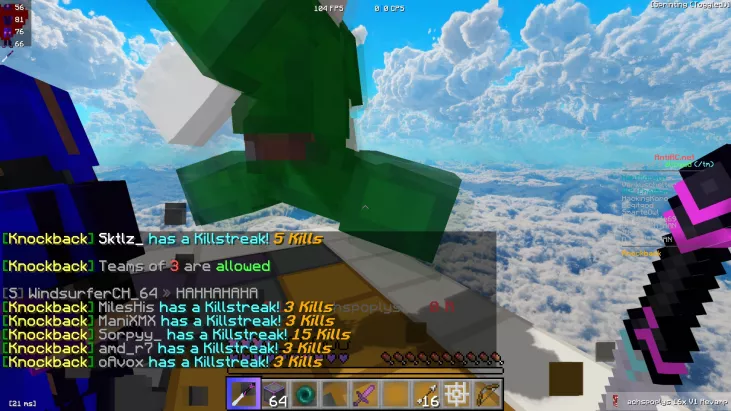Select the stack of 64 blocks
The image size is (731, 411).
[x=274, y=394]
